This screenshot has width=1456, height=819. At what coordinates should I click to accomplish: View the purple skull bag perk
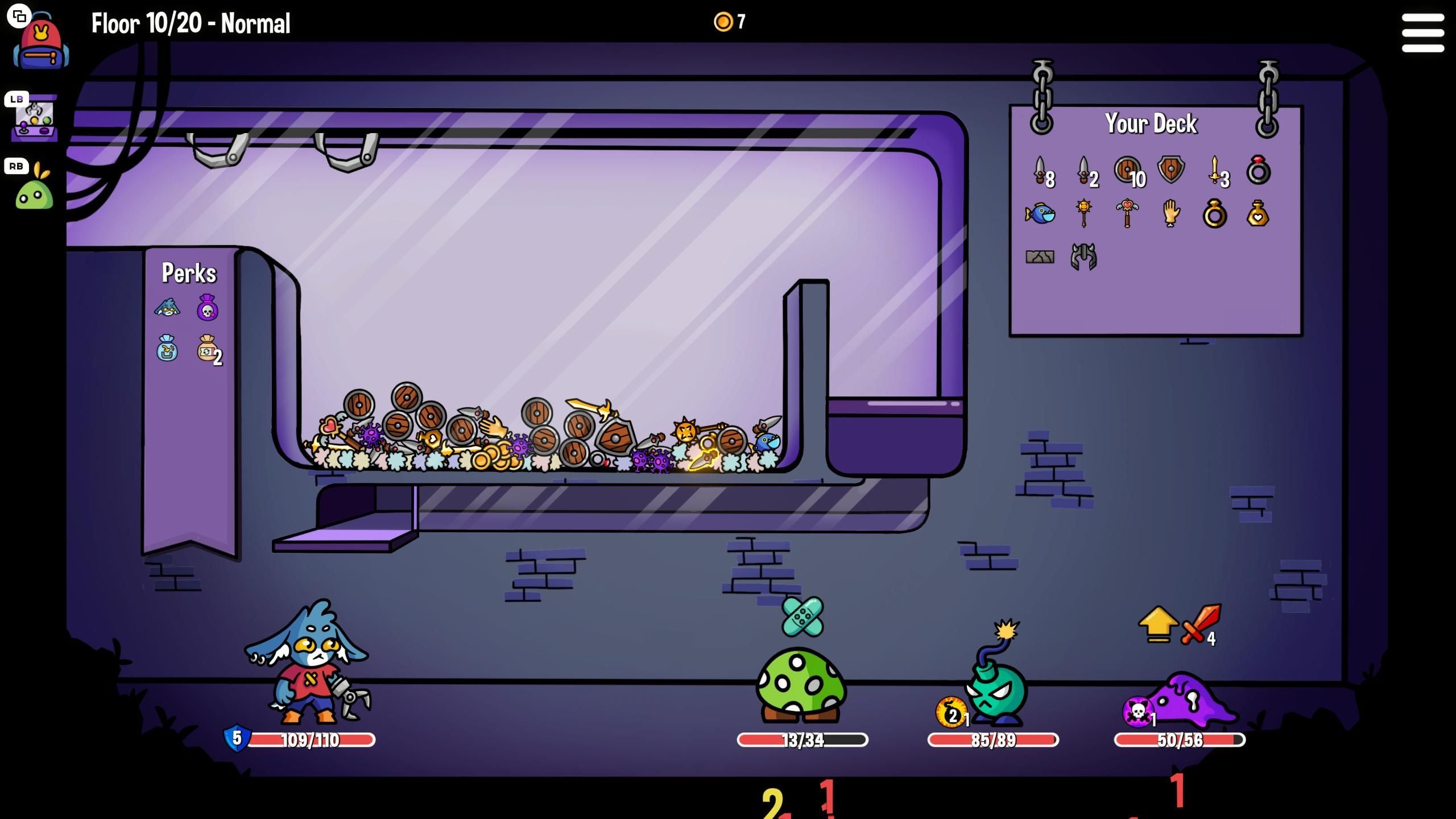tap(208, 308)
